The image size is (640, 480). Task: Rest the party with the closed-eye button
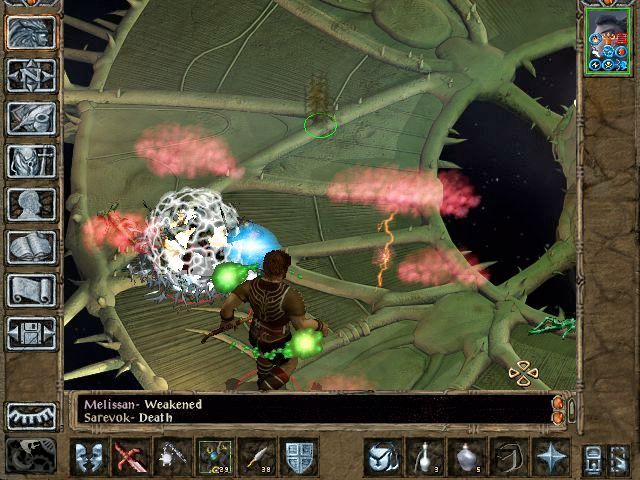31,416
